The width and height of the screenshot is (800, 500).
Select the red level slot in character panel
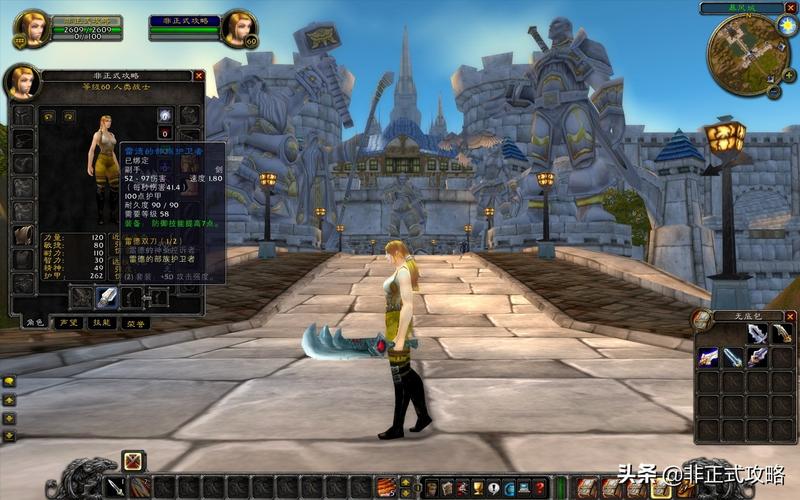click(x=164, y=133)
